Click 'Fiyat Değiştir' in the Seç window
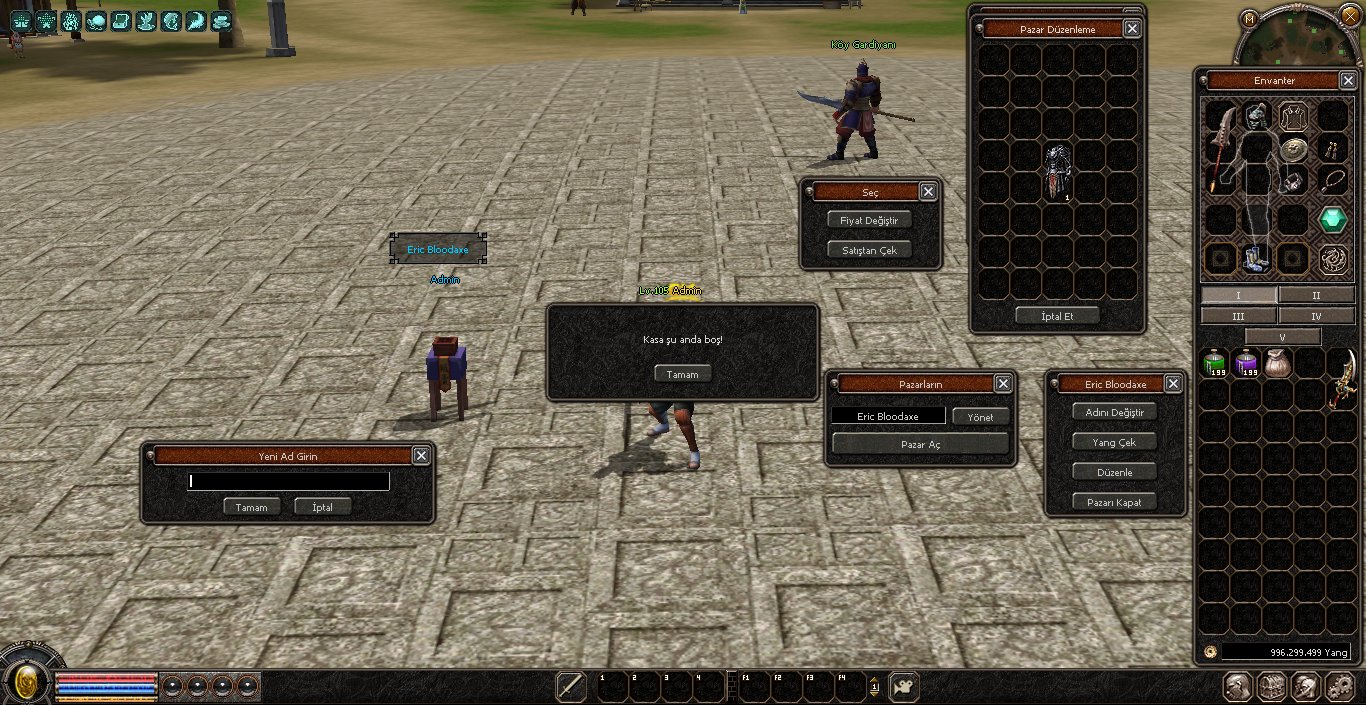The width and height of the screenshot is (1366, 705). tap(869, 220)
